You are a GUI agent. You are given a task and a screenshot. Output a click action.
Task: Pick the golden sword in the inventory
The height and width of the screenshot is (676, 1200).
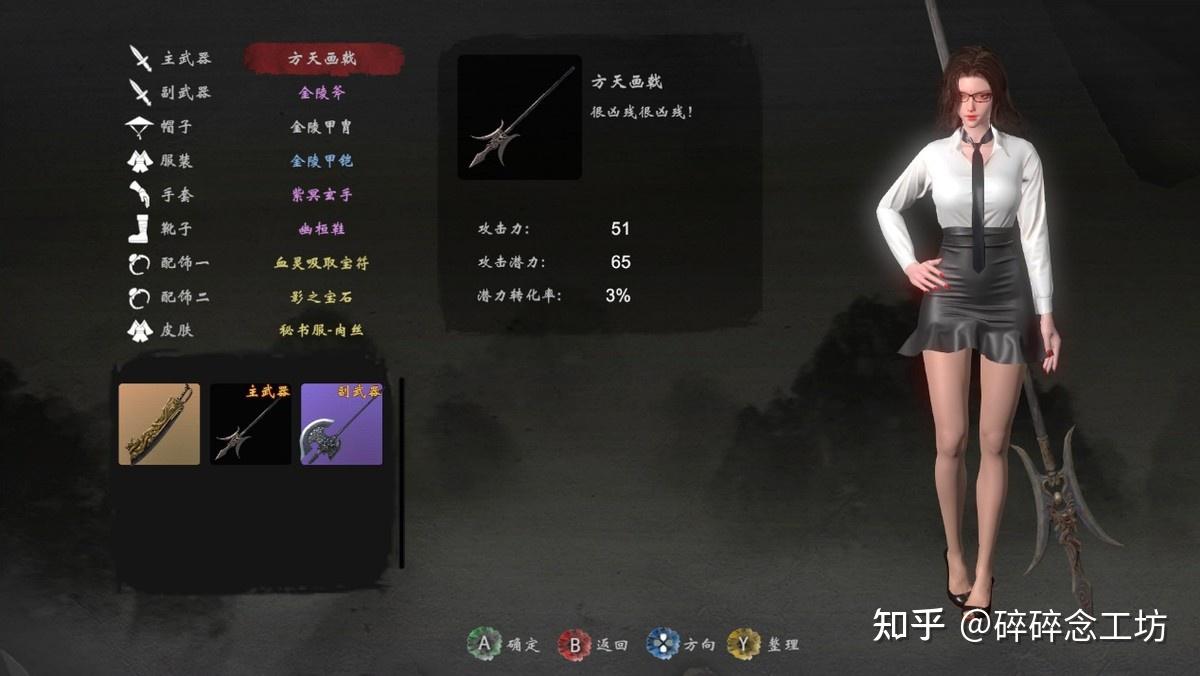tap(159, 424)
